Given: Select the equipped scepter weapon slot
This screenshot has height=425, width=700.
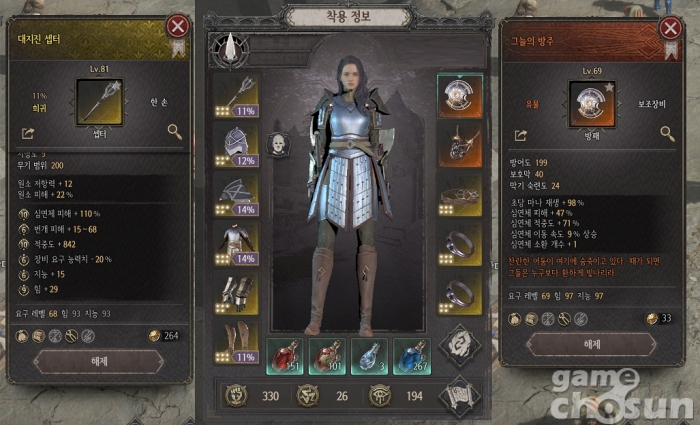Looking at the screenshot, I should 236,95.
